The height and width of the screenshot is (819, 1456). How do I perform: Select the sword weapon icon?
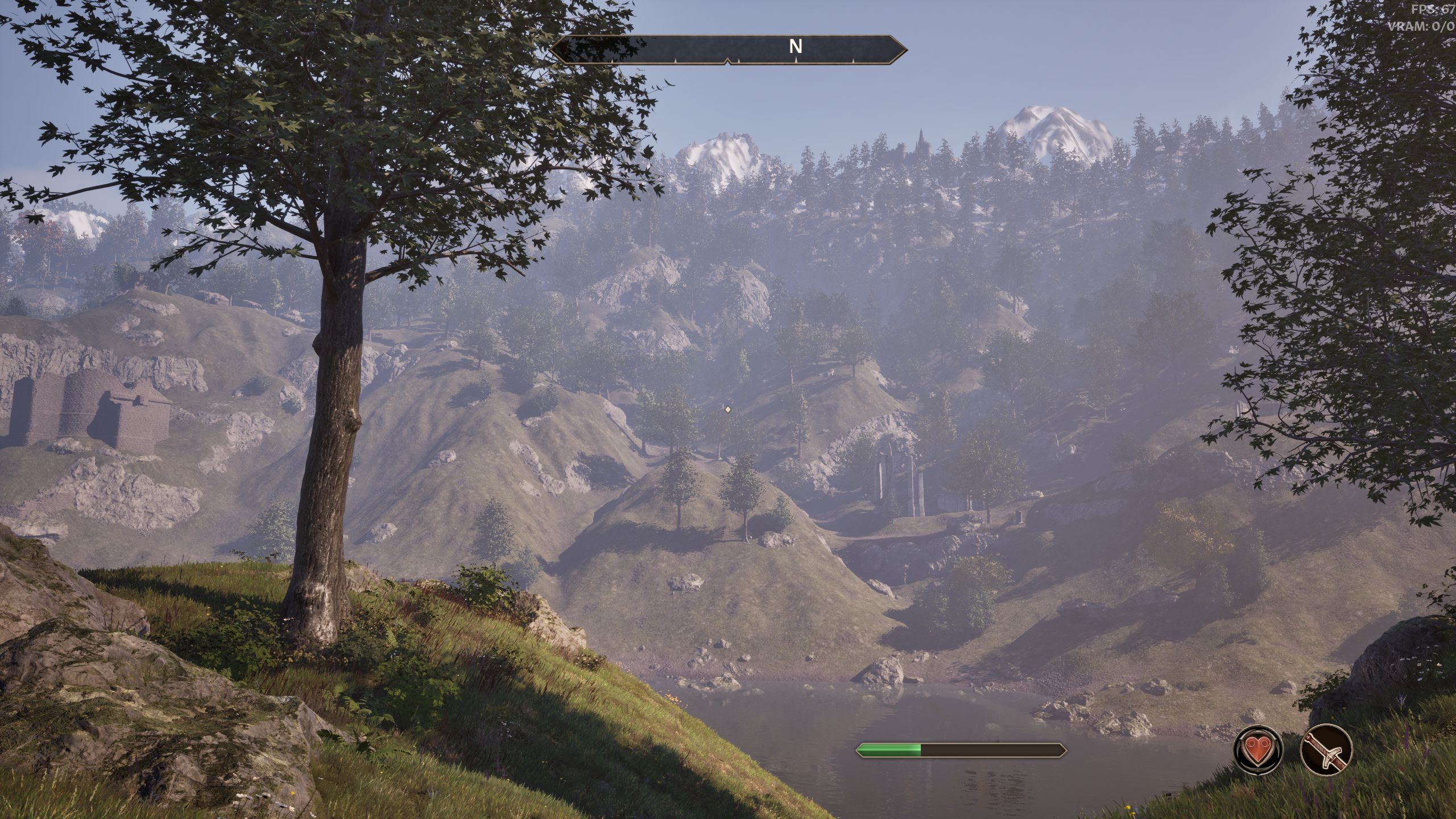(1326, 750)
